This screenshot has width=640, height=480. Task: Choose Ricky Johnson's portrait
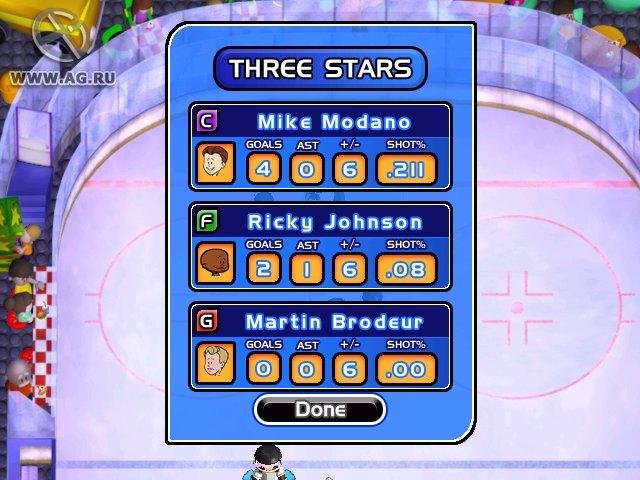click(215, 263)
